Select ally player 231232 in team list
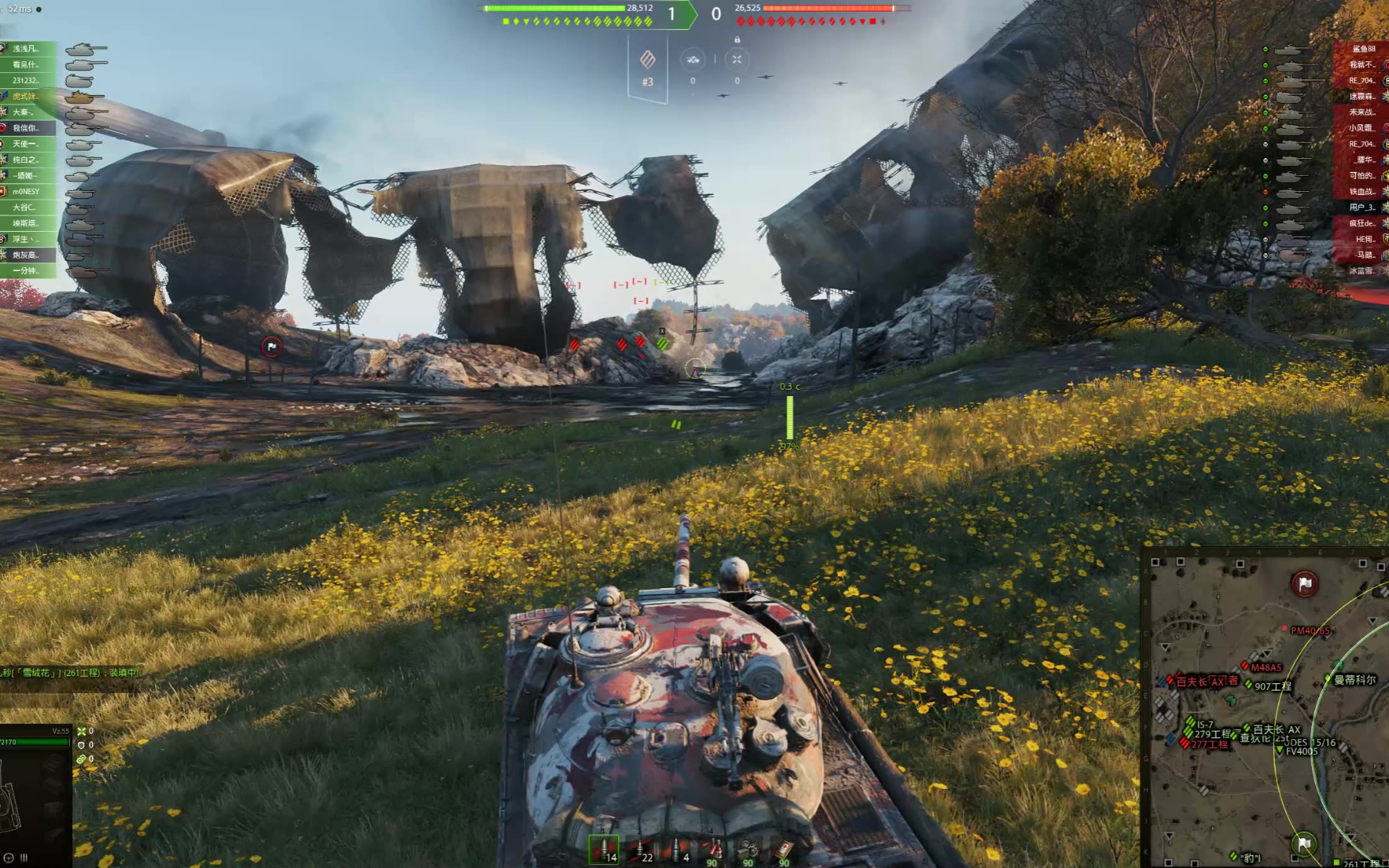Viewport: 1389px width, 868px height. (x=26, y=80)
